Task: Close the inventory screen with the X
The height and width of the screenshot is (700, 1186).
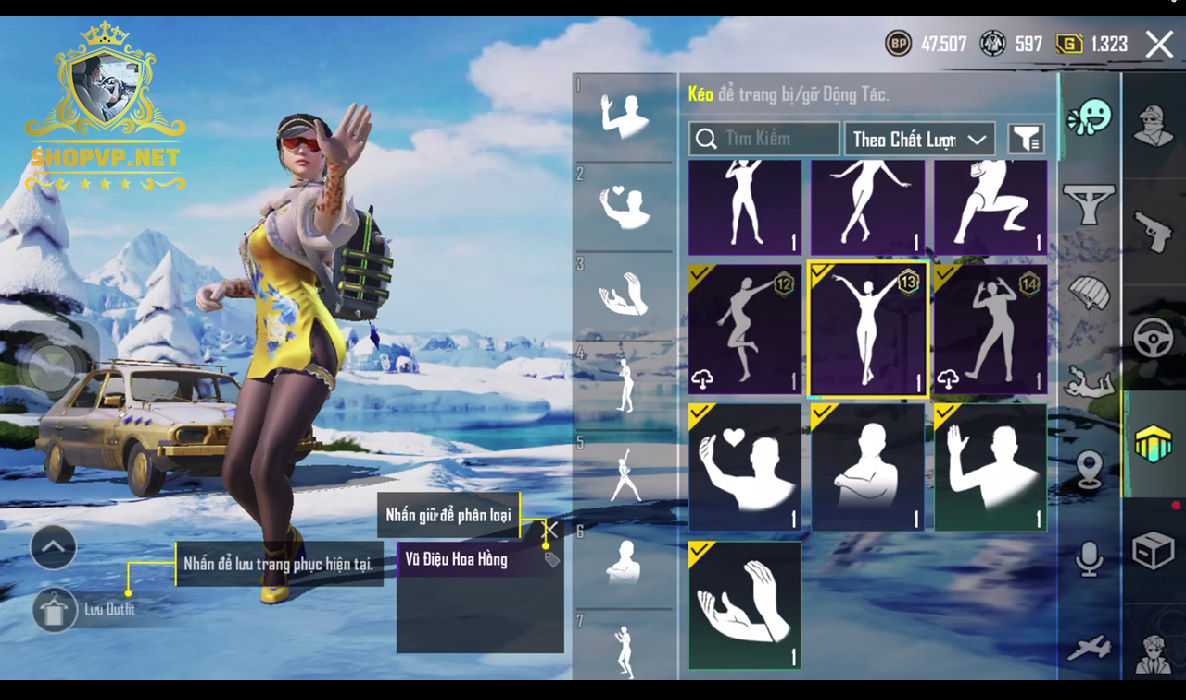Action: (x=1159, y=44)
